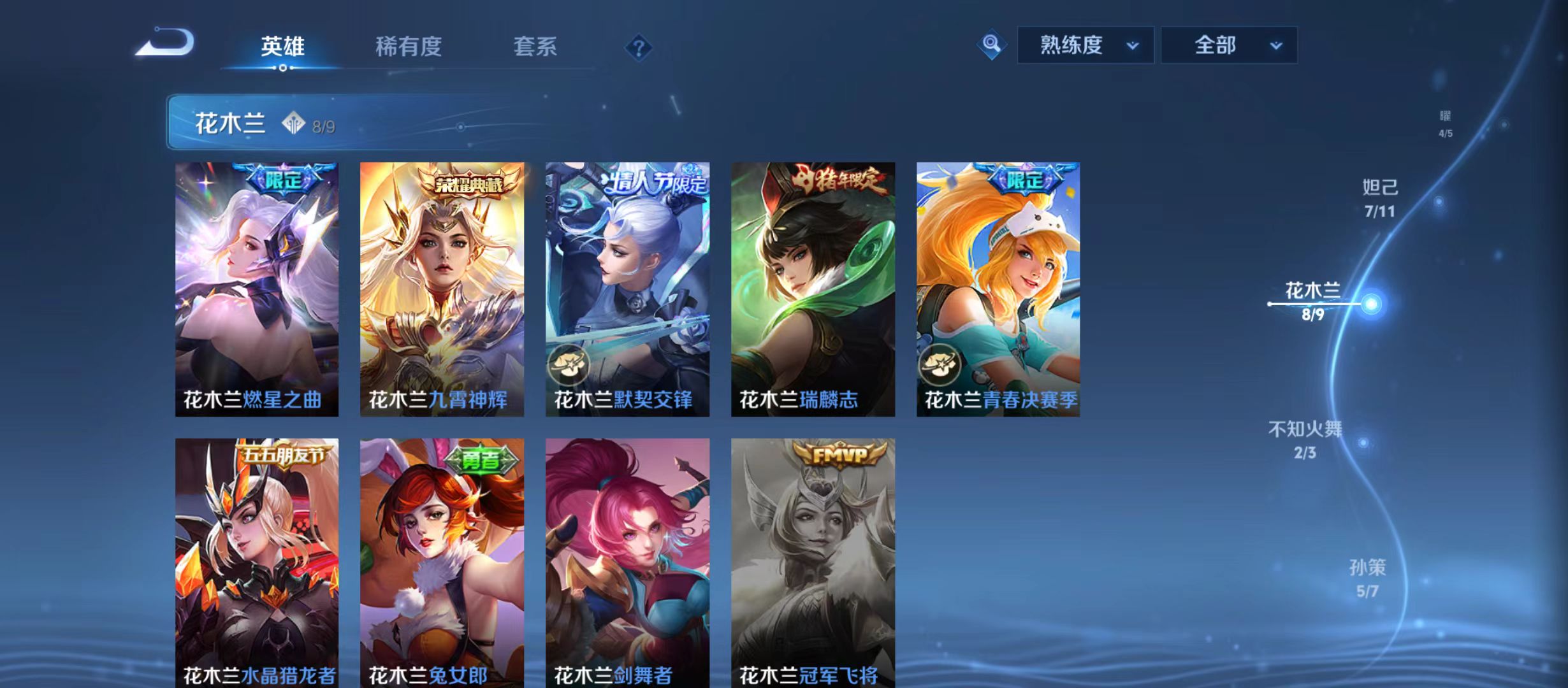Open the search magnifier icon

[992, 45]
